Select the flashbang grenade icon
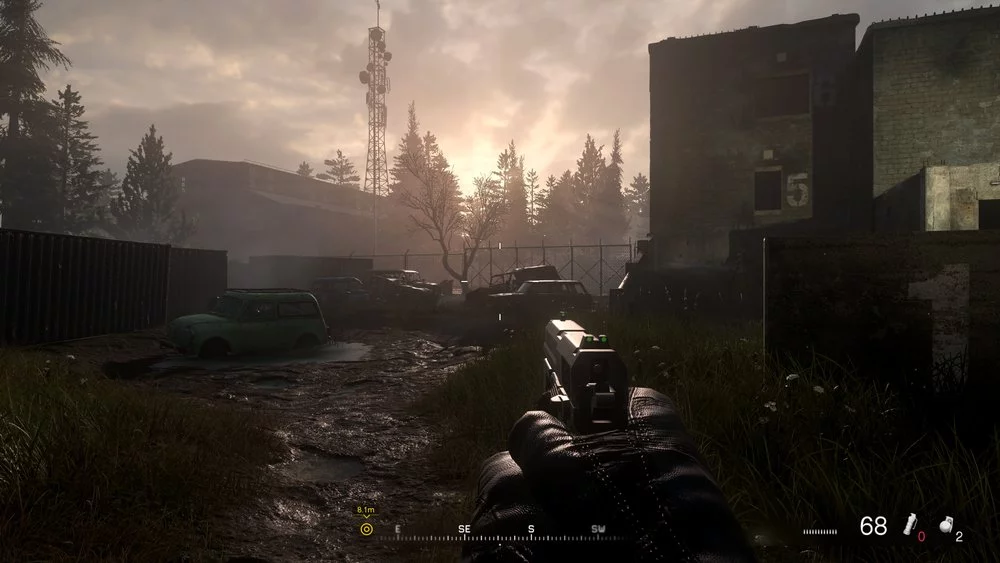Viewport: 1000px width, 563px height. point(909,526)
